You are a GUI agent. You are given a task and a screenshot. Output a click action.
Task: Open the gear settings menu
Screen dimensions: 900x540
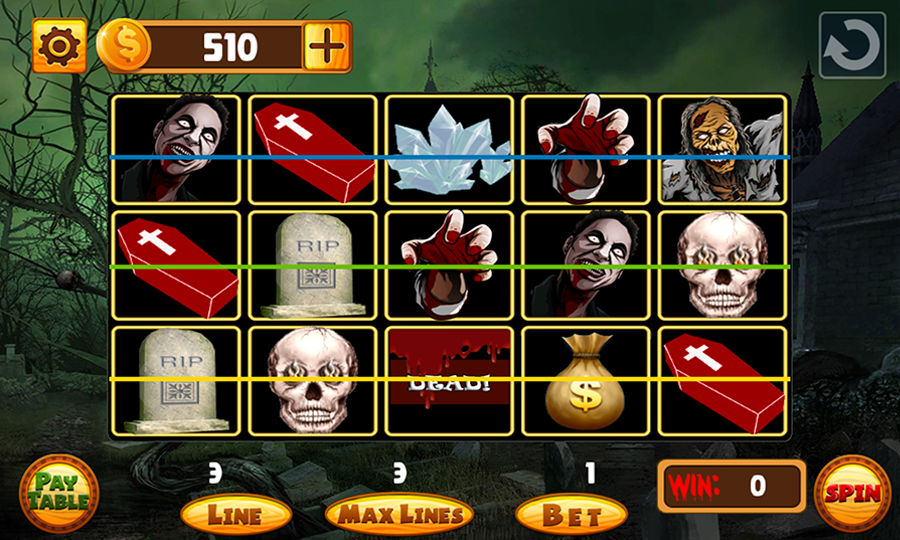[x=59, y=46]
